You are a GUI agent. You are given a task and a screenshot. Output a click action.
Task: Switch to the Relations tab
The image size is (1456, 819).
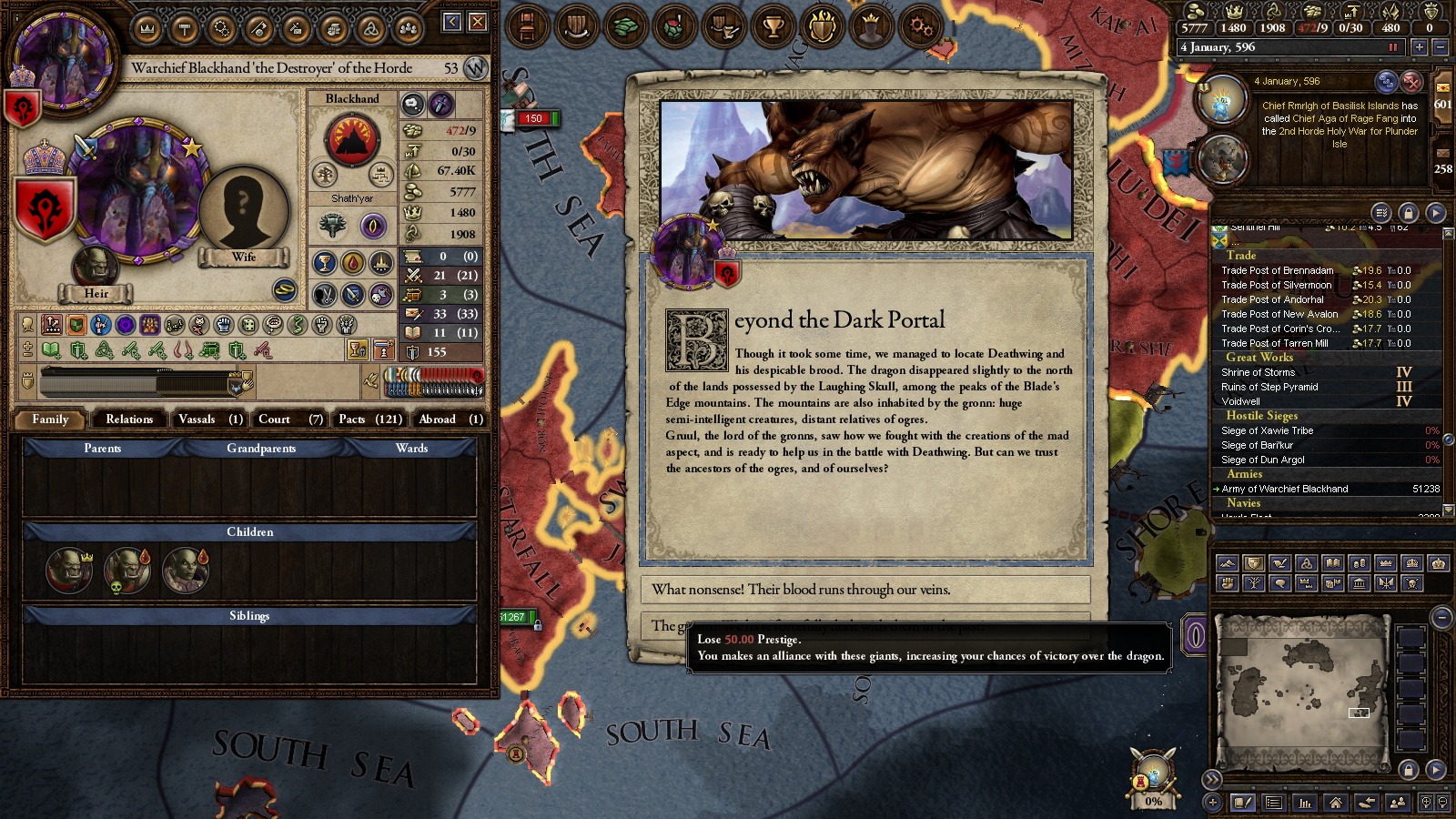click(x=129, y=420)
